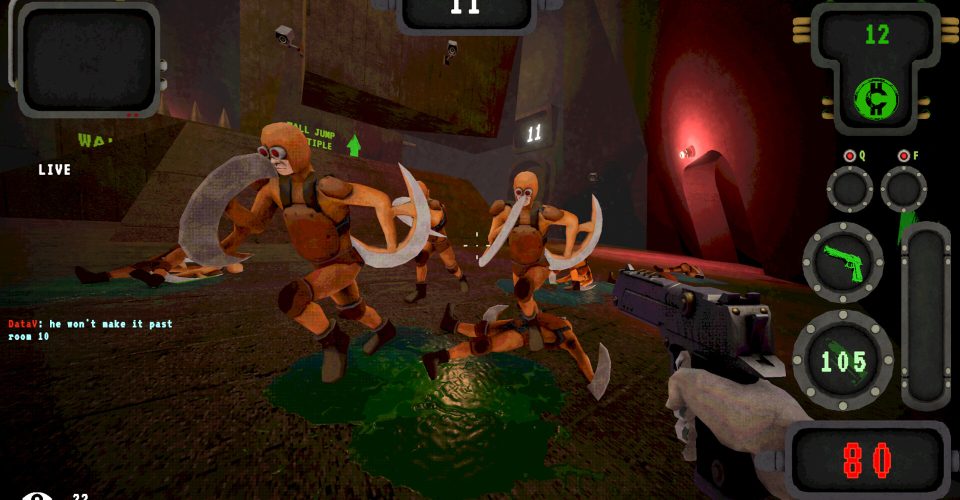This screenshot has height=500, width=960.
Task: Click the green plug currency icon
Action: (876, 98)
